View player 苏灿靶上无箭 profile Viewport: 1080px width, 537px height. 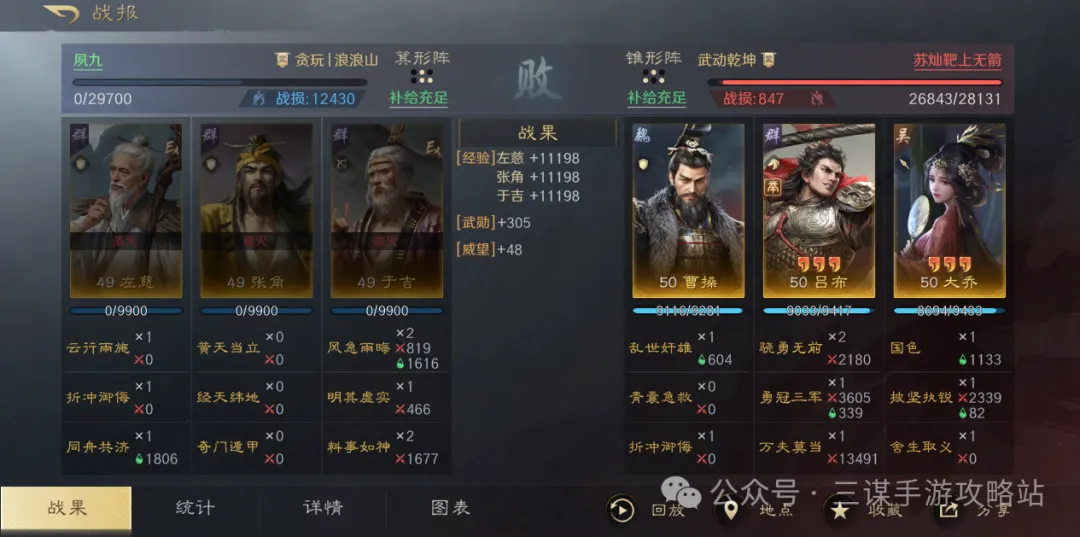click(956, 60)
